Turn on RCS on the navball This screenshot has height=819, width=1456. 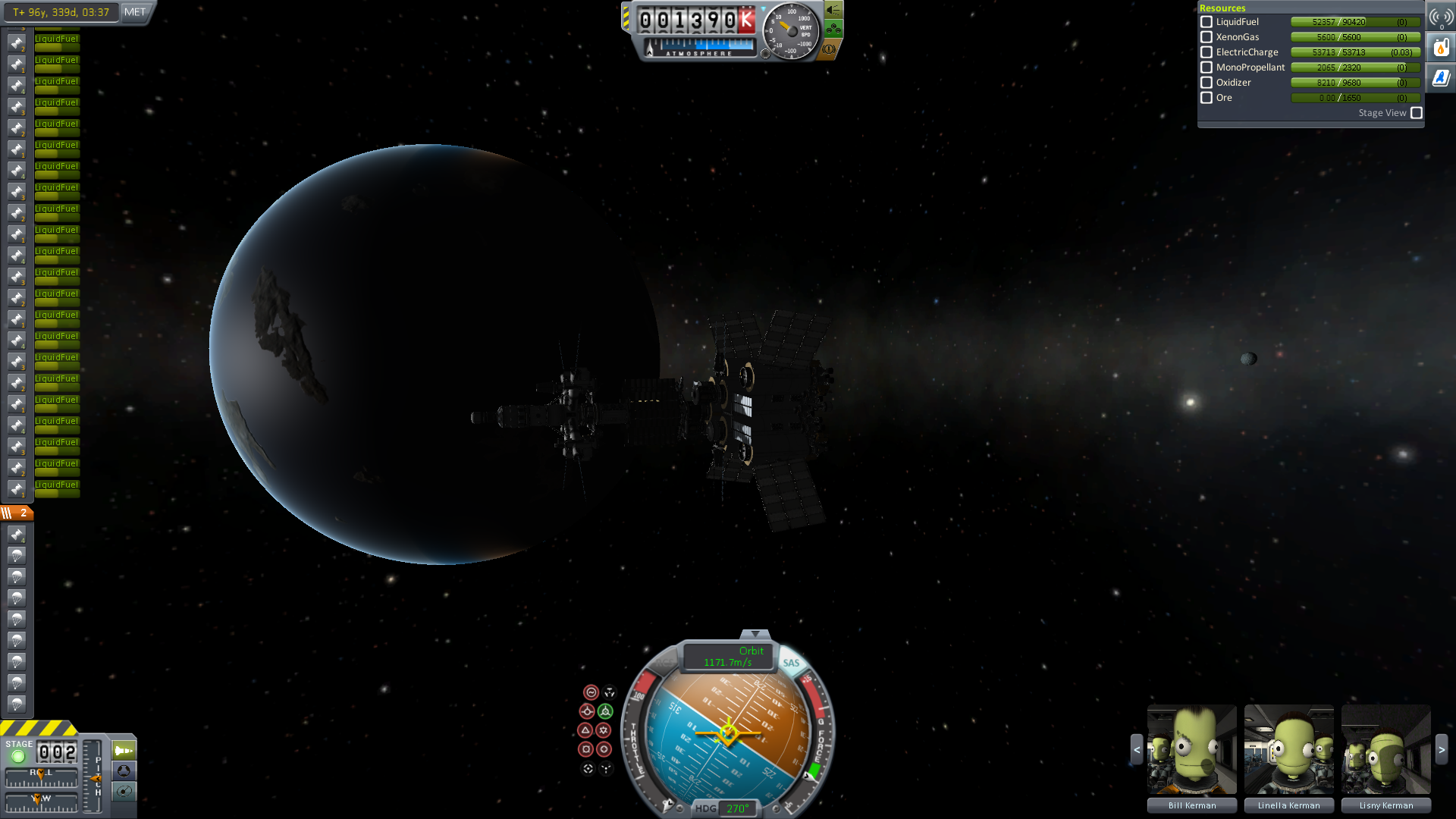pos(664,663)
